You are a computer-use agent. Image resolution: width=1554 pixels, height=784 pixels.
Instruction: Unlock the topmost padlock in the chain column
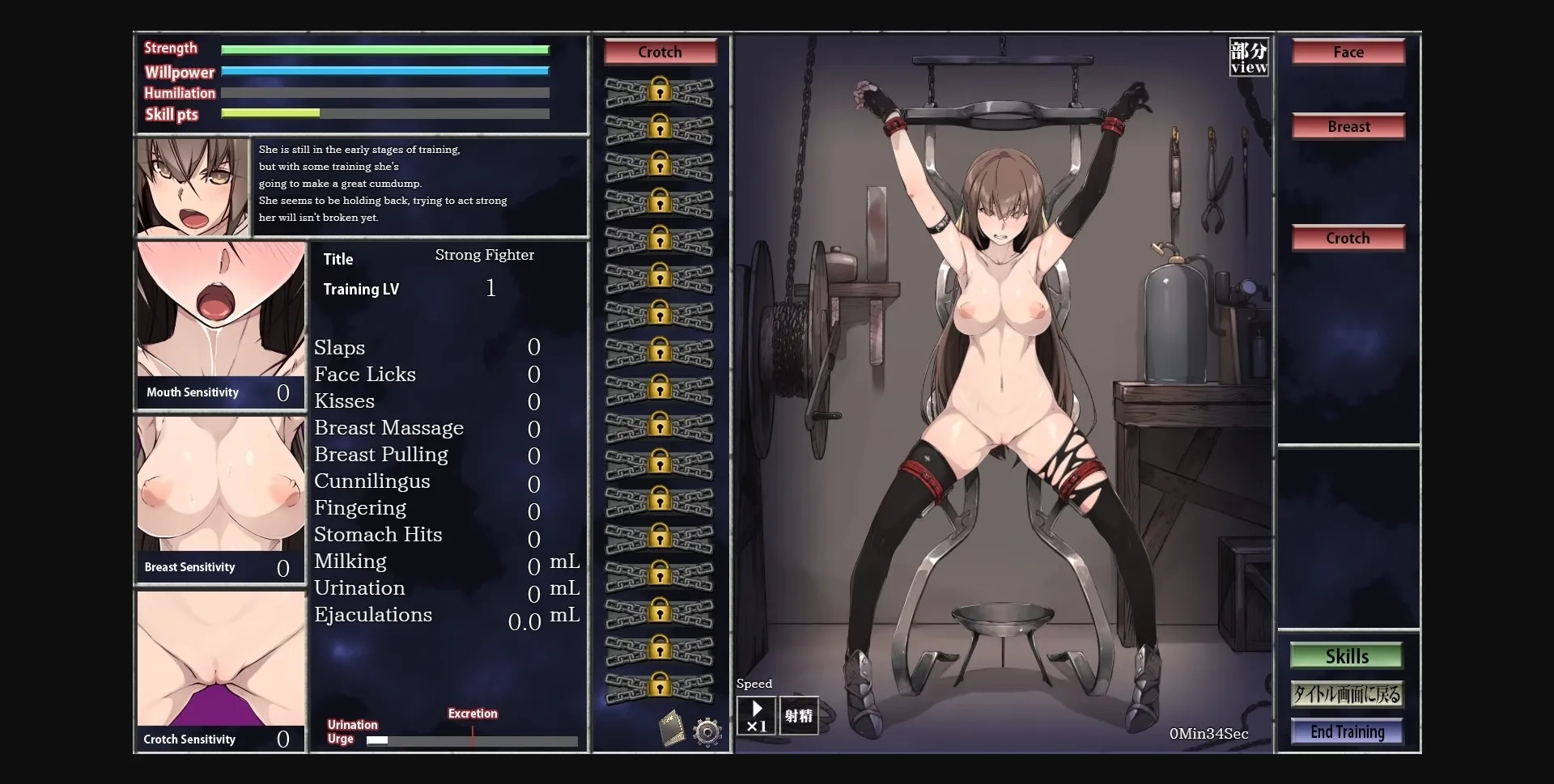pos(660,91)
